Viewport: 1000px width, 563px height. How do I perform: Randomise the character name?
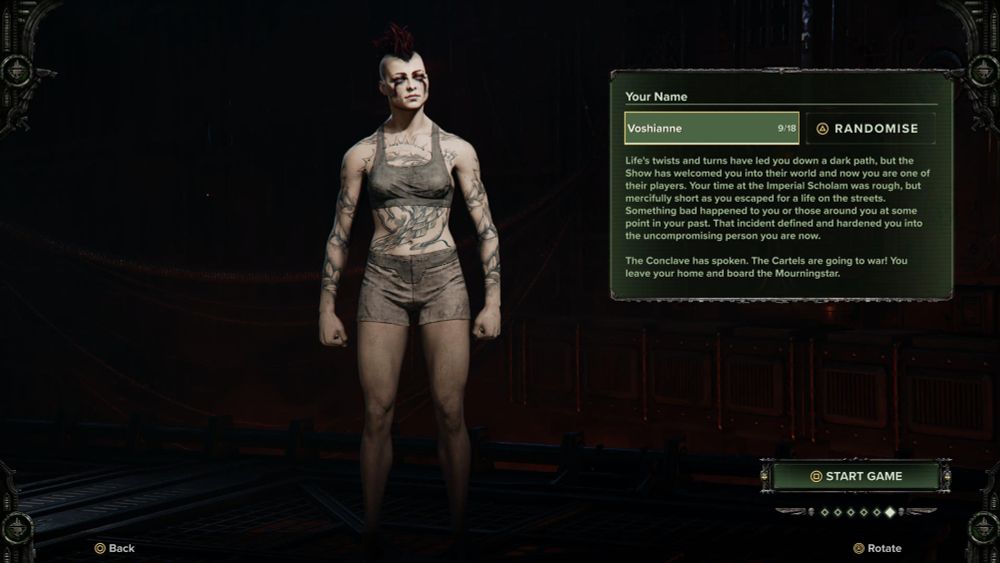[x=870, y=128]
